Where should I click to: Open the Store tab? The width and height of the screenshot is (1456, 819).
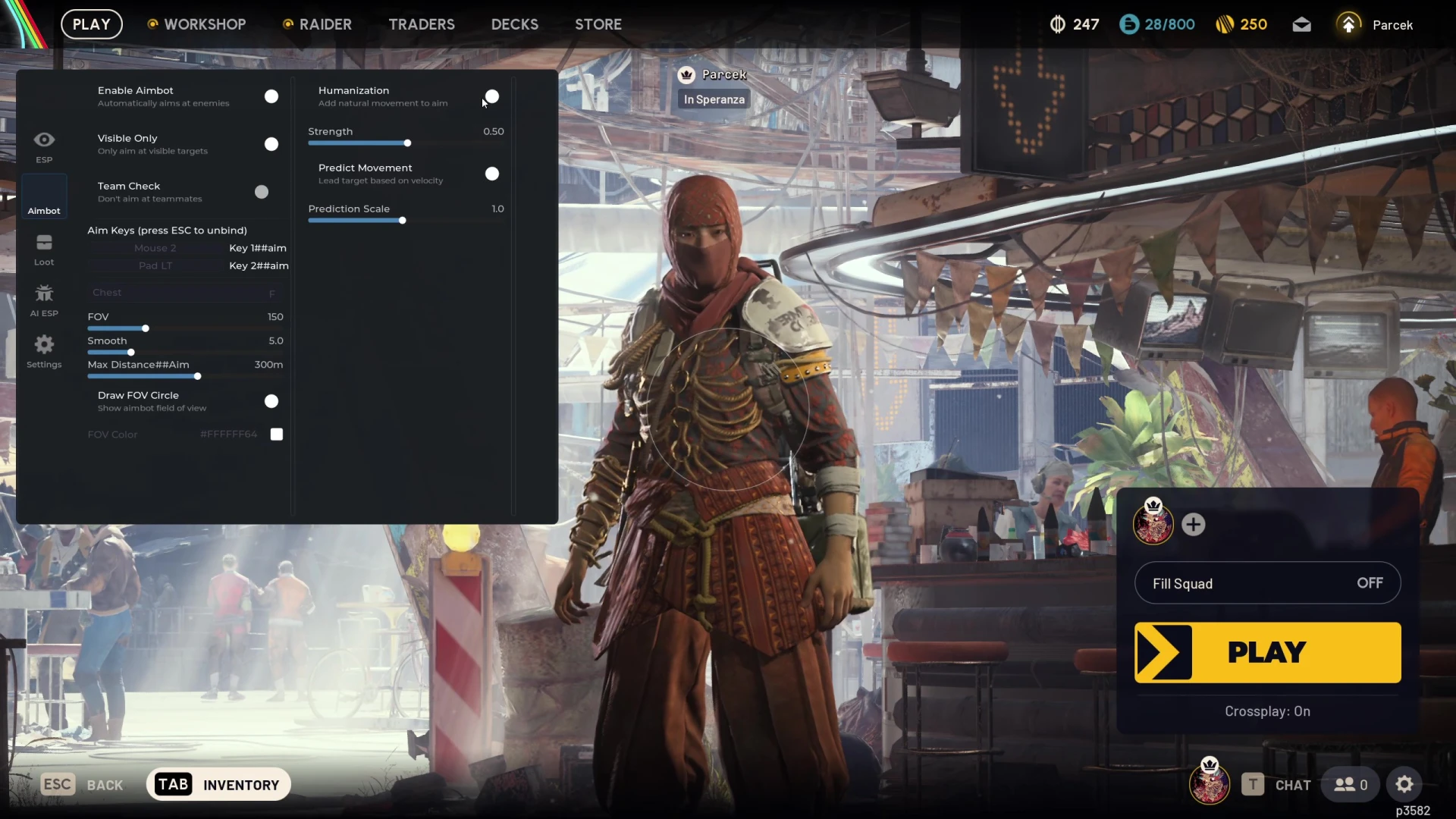598,24
